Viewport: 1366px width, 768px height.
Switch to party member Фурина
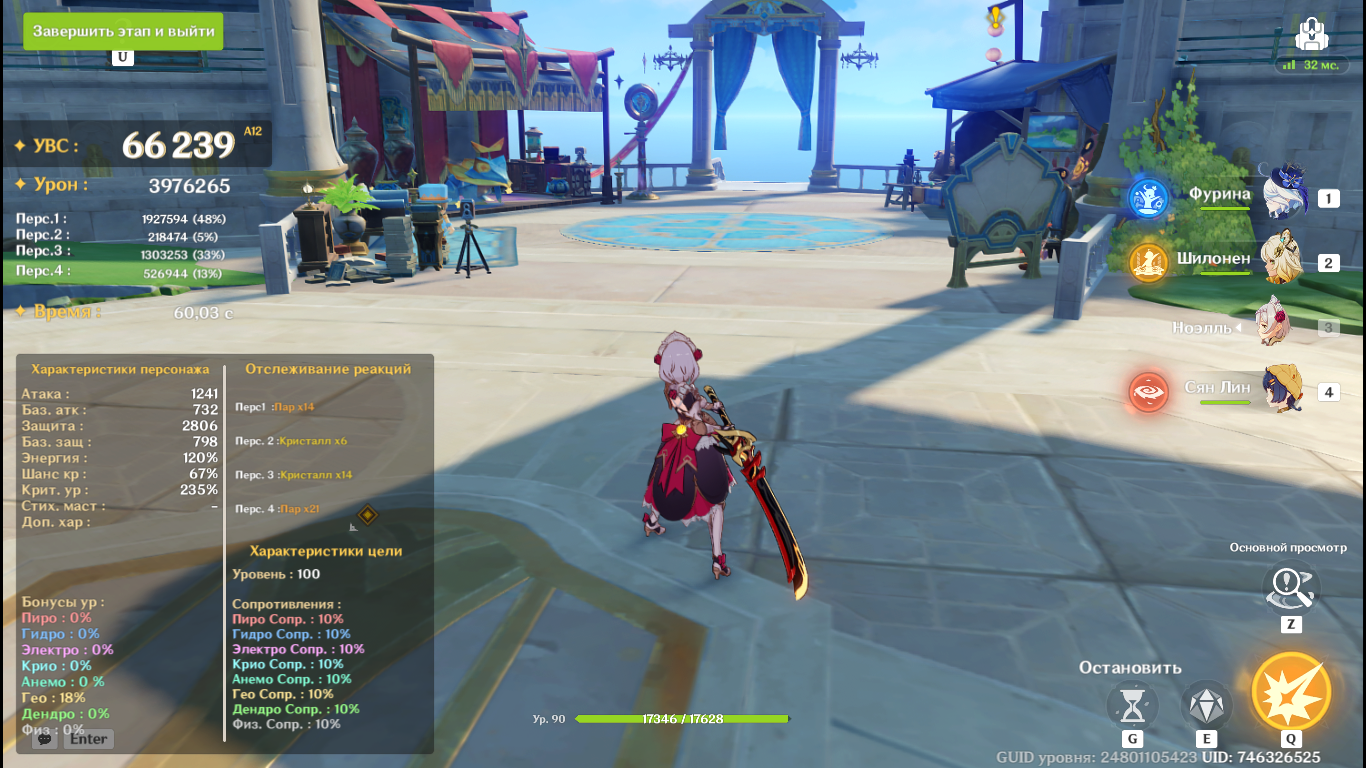pos(1283,195)
